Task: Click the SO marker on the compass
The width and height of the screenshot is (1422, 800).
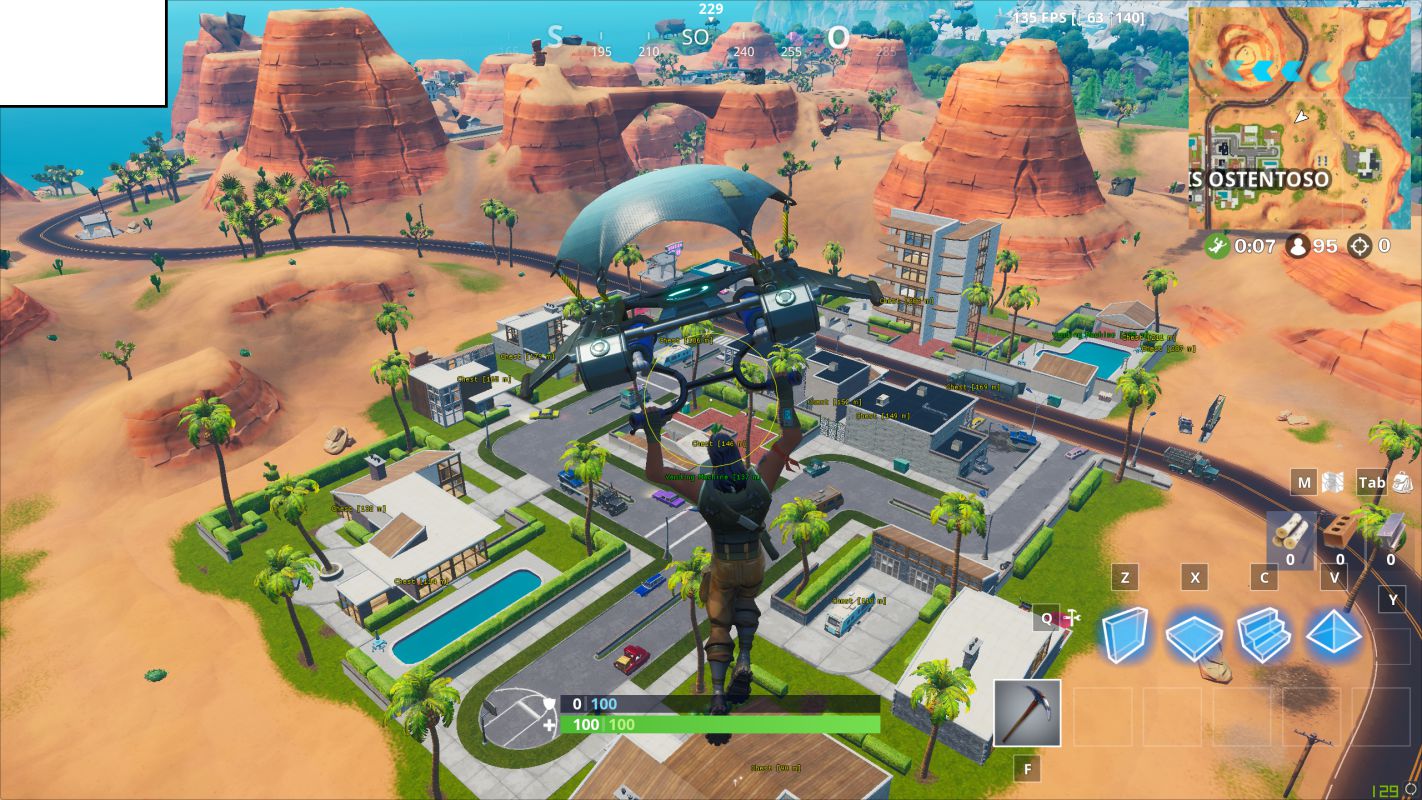Action: tap(694, 36)
